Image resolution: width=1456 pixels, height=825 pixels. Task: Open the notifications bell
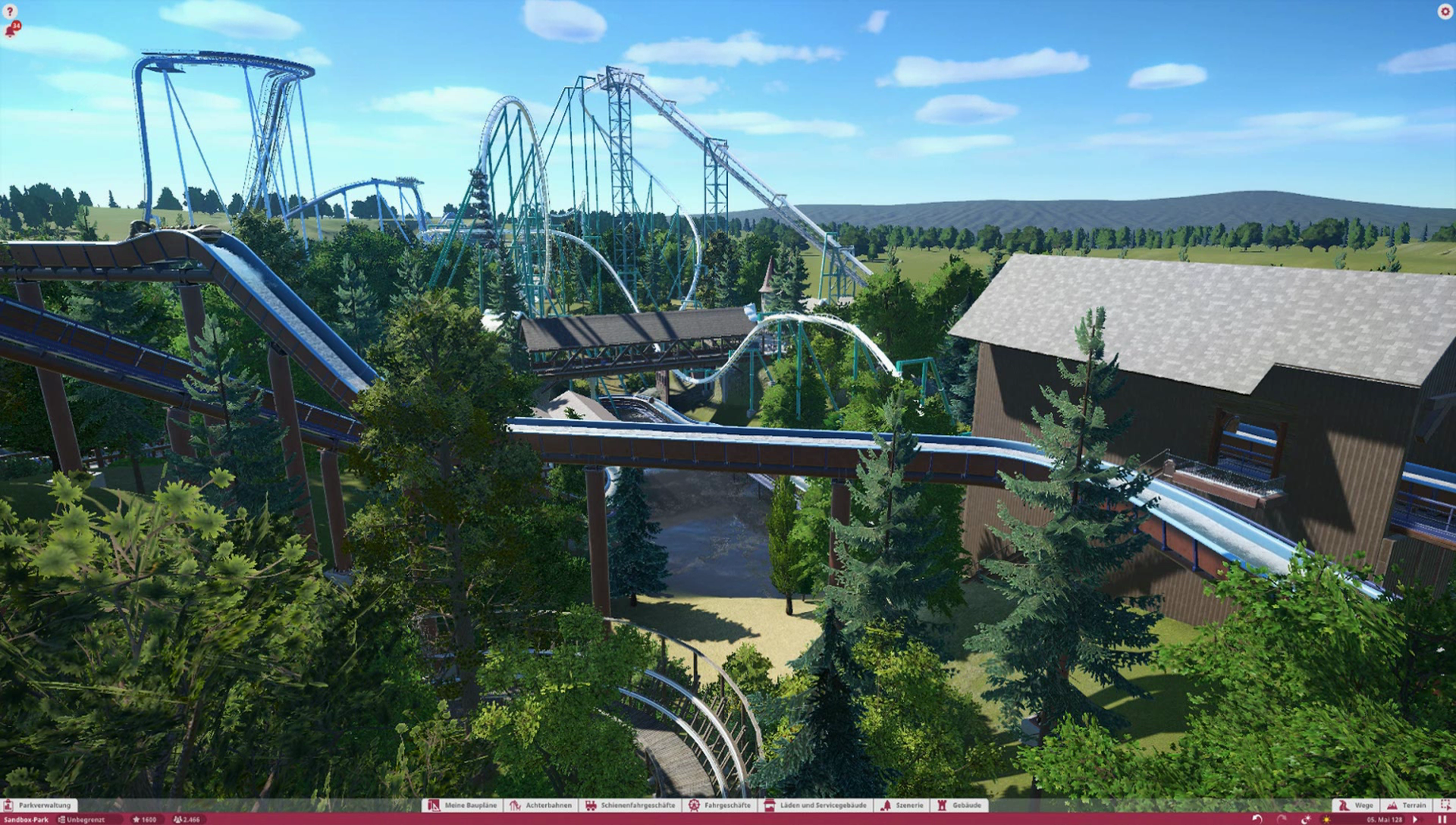[11, 30]
